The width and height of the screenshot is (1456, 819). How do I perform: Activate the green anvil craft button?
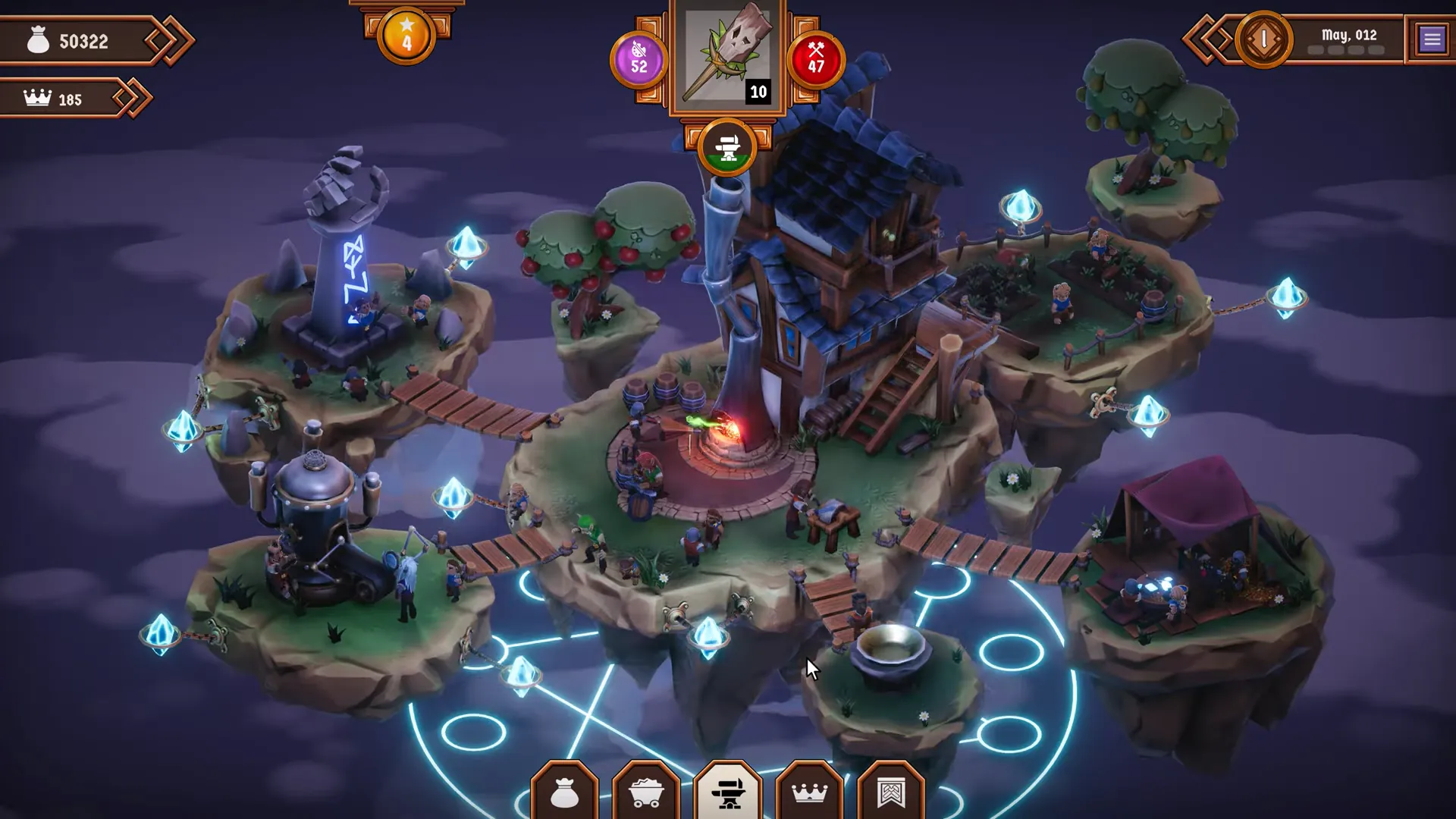coord(727,148)
